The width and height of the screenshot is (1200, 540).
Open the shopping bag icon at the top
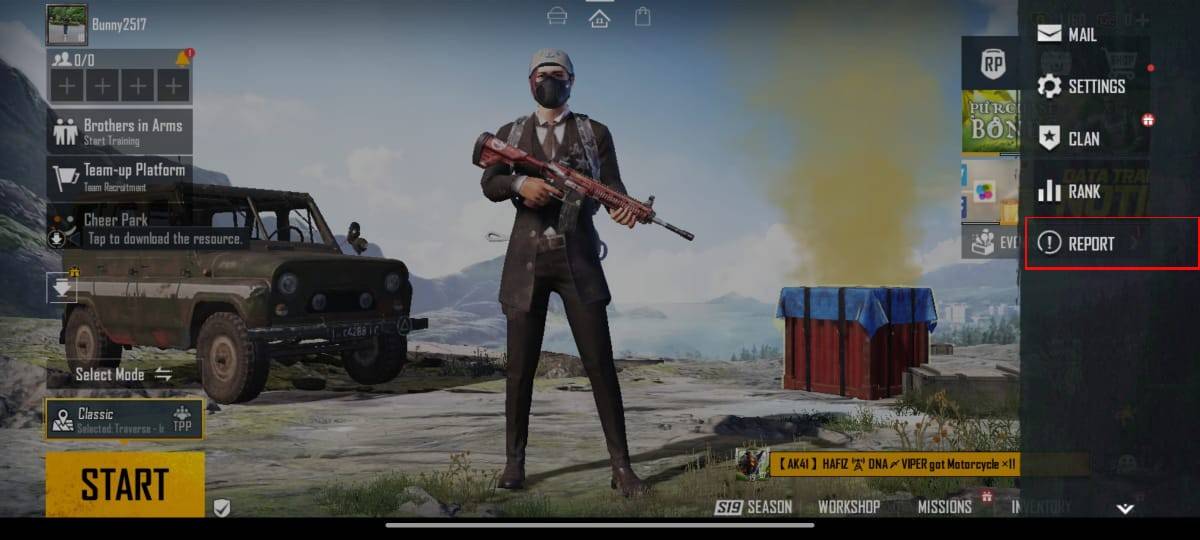(x=642, y=17)
